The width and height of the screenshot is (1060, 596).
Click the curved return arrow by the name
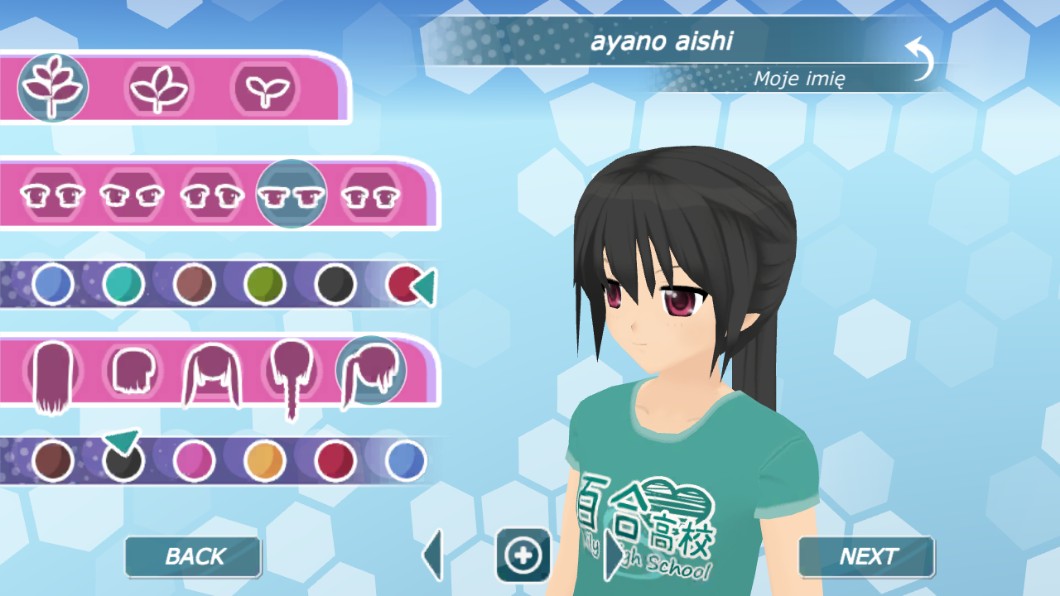(919, 58)
